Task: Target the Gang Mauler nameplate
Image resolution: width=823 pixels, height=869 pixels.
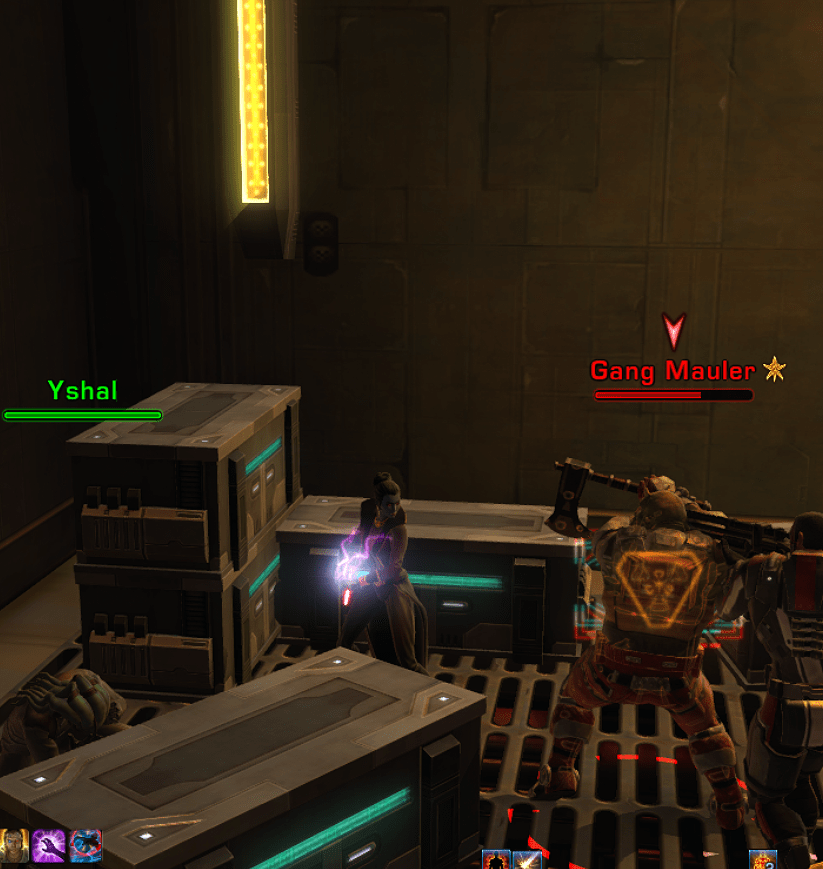Action: [672, 371]
